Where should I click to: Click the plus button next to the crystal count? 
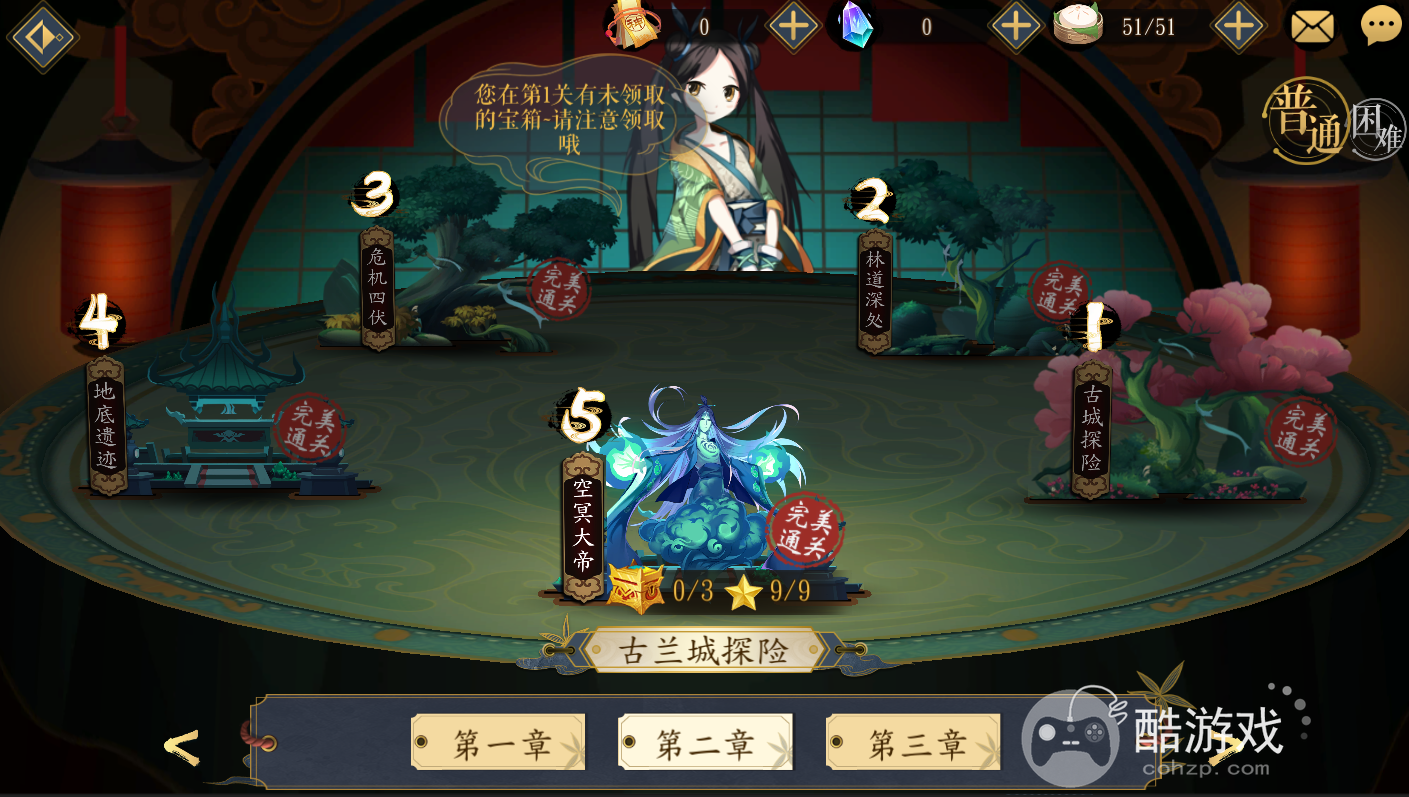pyautogui.click(x=1015, y=27)
